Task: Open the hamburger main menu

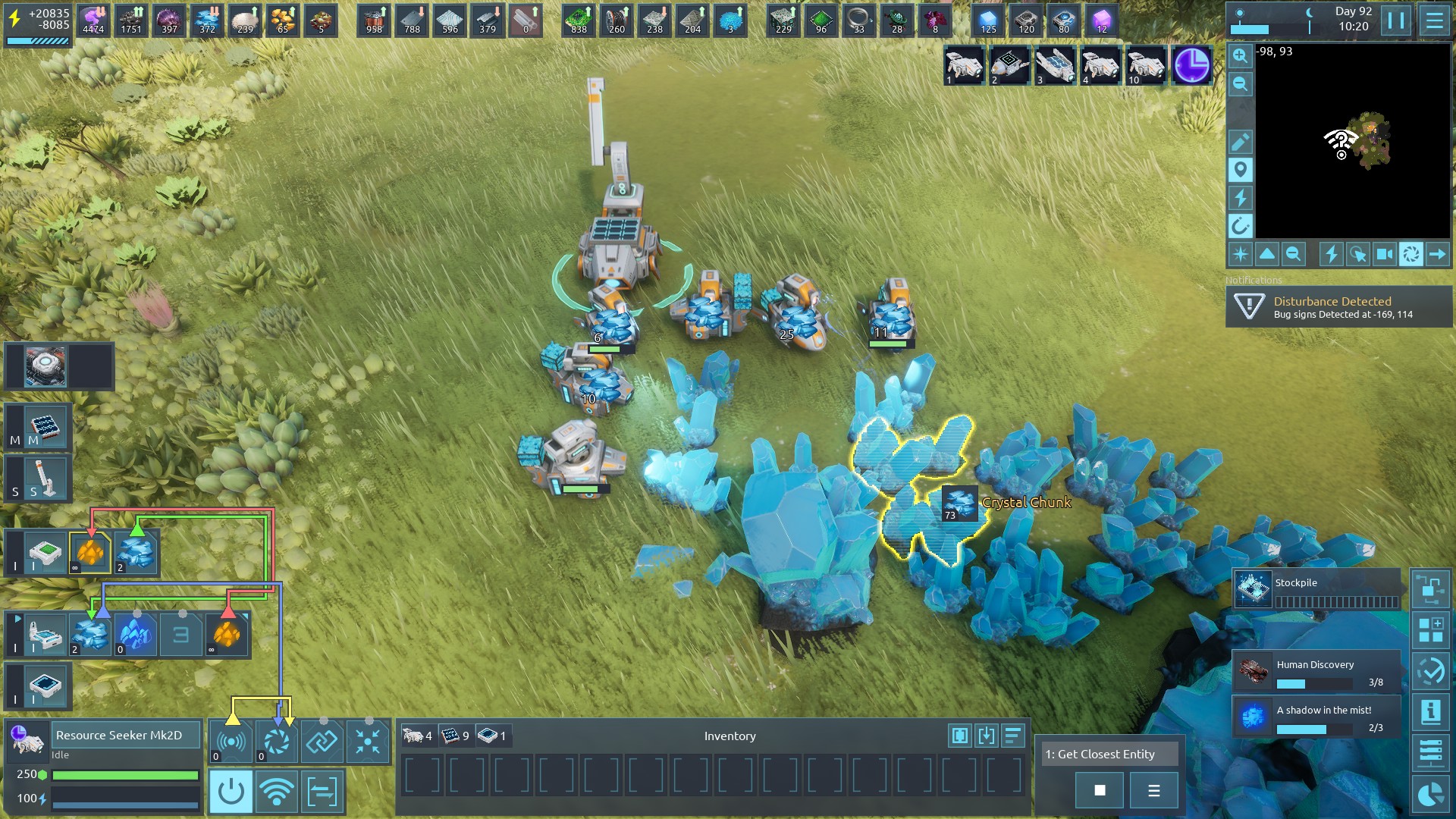Action: (x=1434, y=20)
